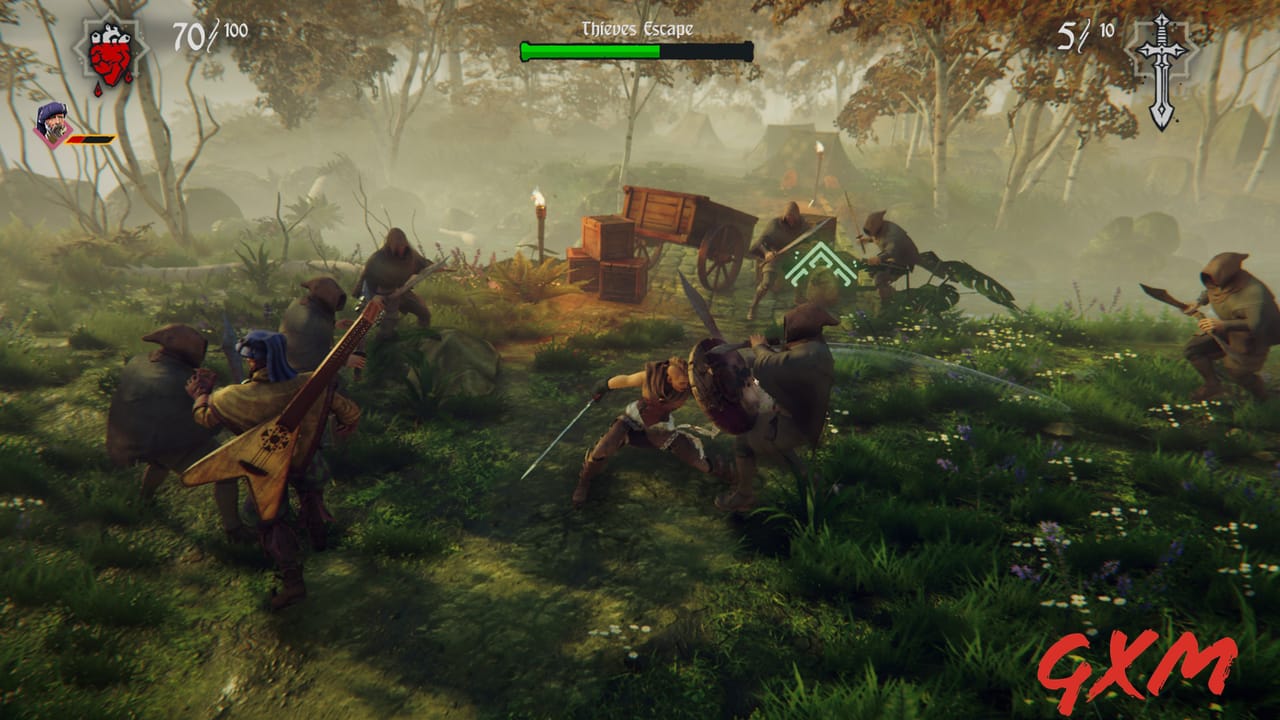Click the burning torch beside the cart
The image size is (1280, 720).
pos(540,213)
